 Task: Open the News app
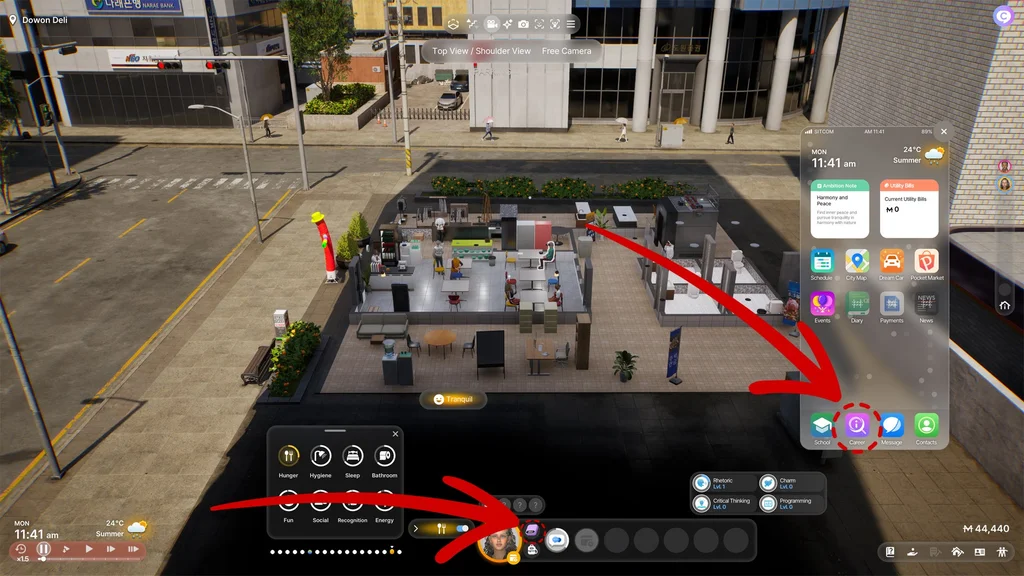tap(927, 304)
